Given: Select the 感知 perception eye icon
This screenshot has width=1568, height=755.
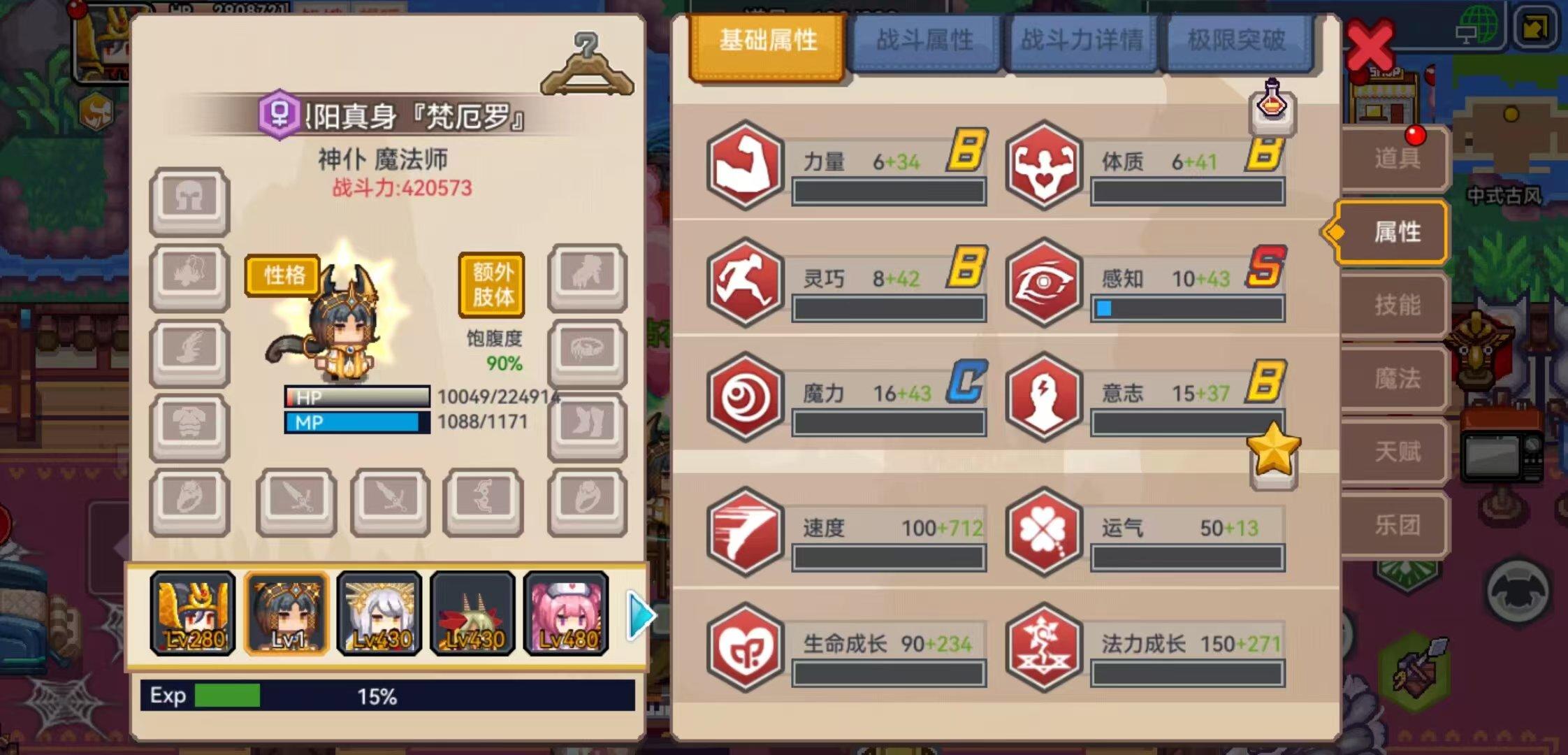Looking at the screenshot, I should point(1044,282).
